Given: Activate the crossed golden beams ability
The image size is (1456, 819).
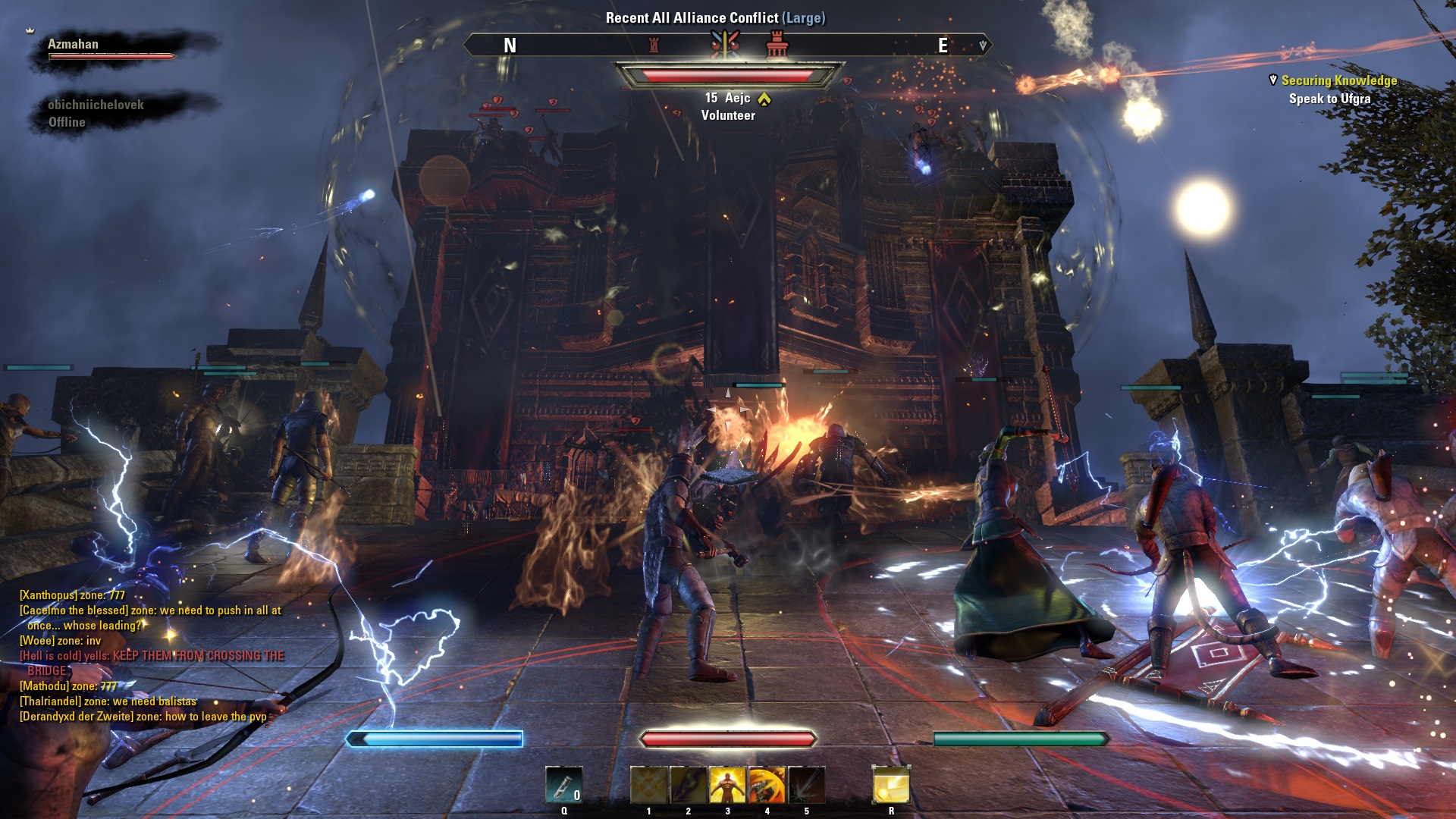Looking at the screenshot, I should [648, 784].
